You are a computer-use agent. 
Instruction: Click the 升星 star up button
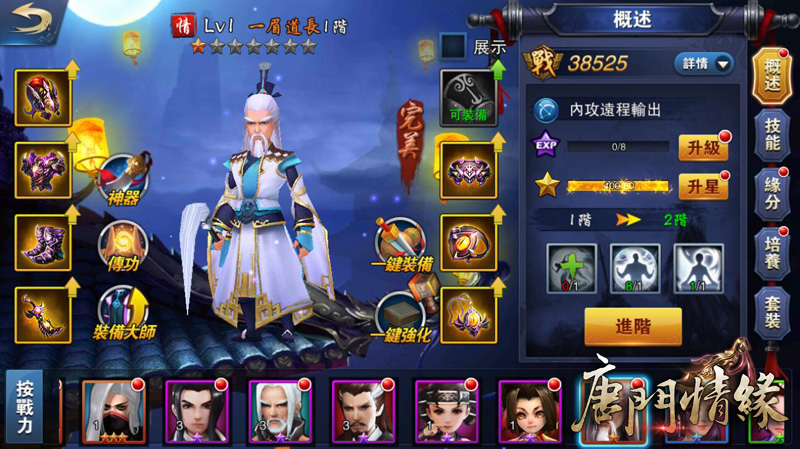(703, 187)
